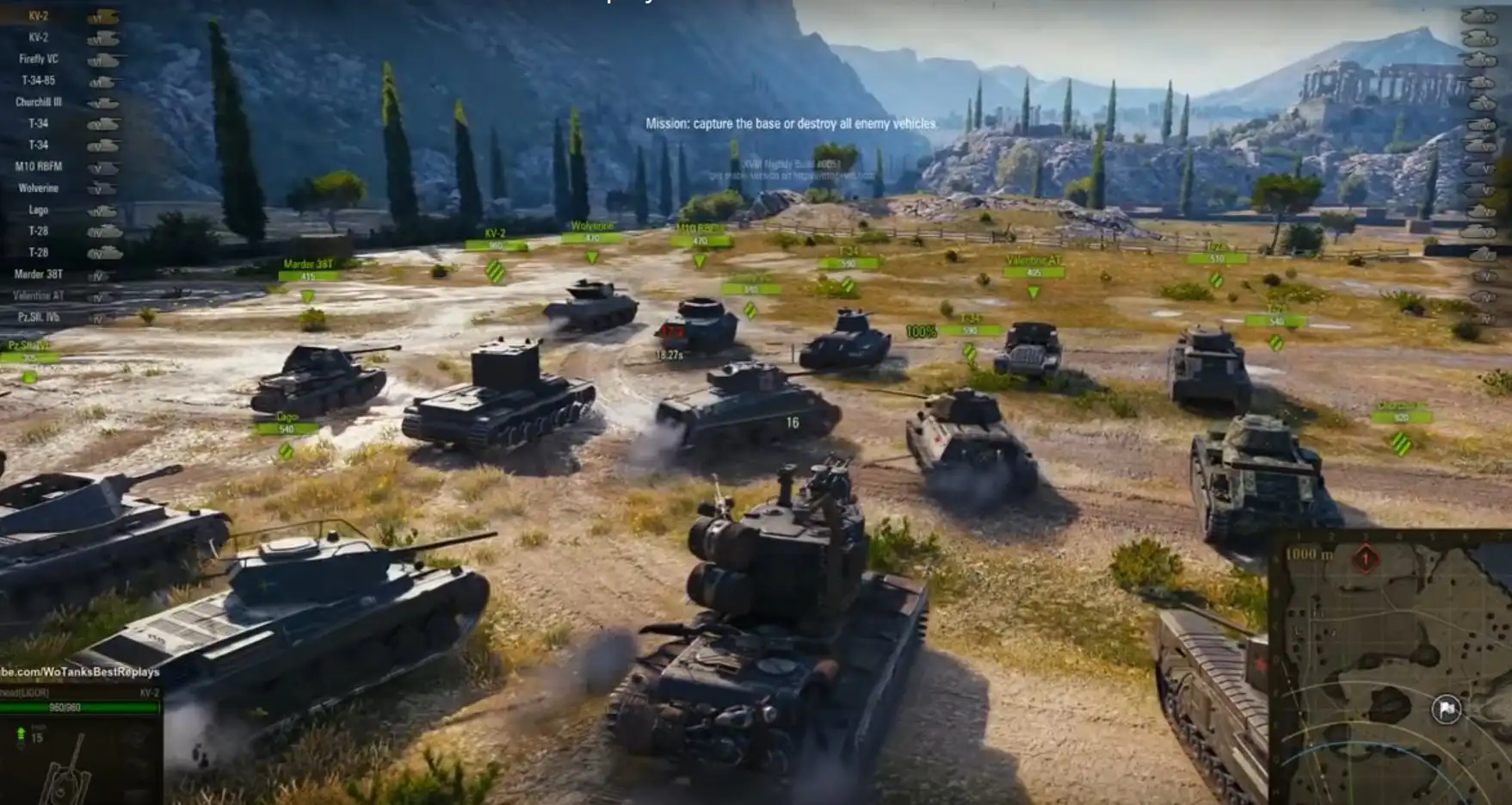1512x805 pixels.
Task: Select M10 RBFM in the team list
Action: [x=39, y=167]
